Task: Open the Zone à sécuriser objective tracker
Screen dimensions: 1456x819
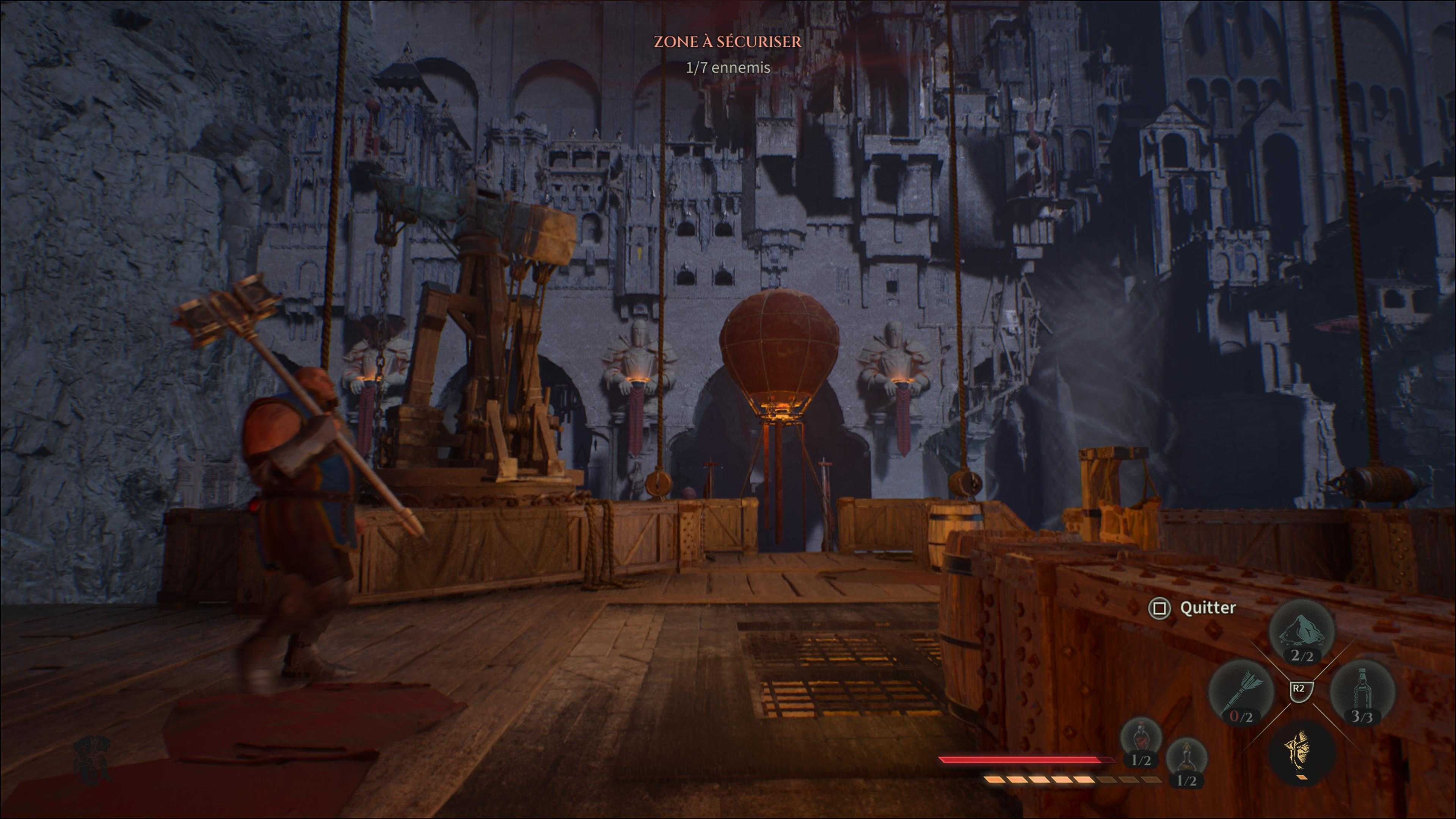Action: tap(728, 41)
